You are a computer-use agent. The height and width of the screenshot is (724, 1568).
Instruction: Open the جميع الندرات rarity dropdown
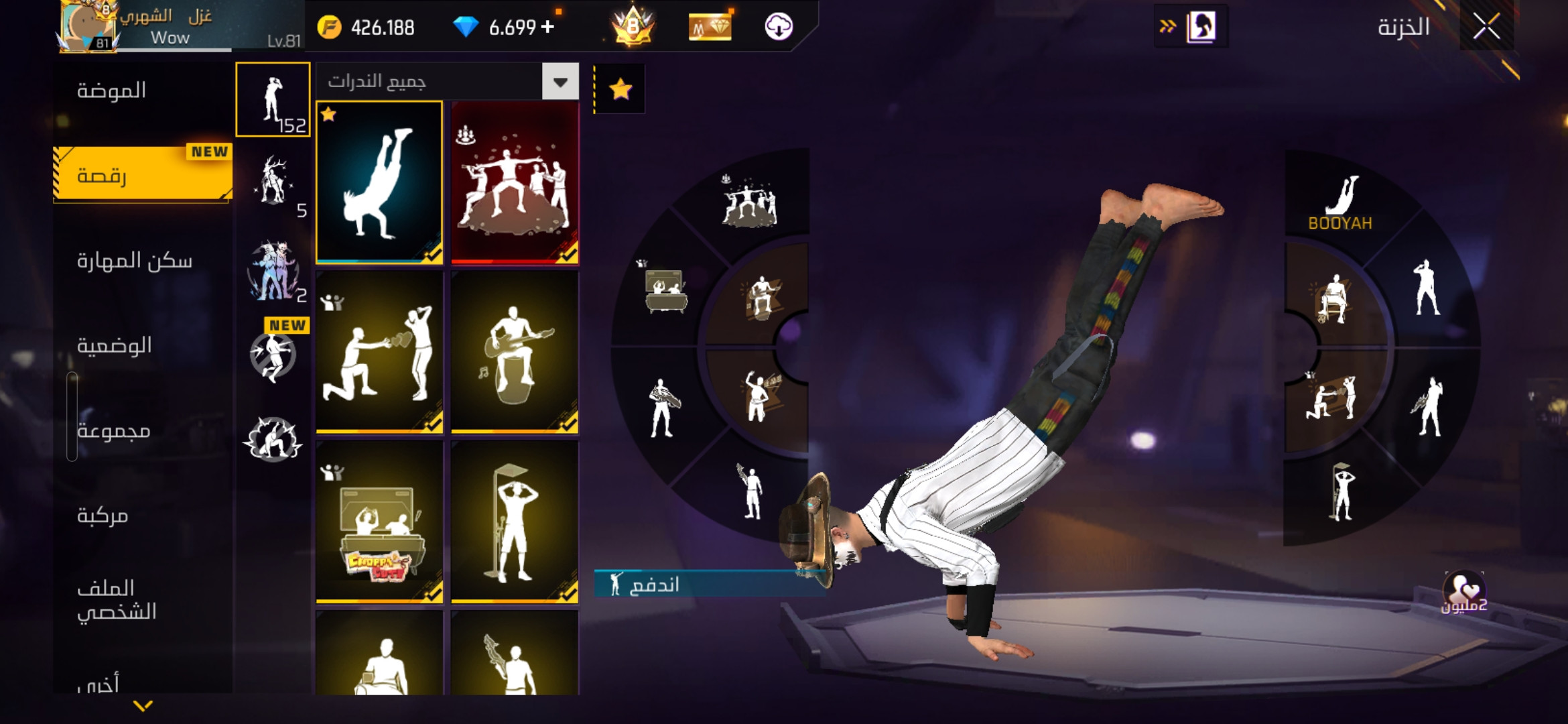click(x=560, y=82)
